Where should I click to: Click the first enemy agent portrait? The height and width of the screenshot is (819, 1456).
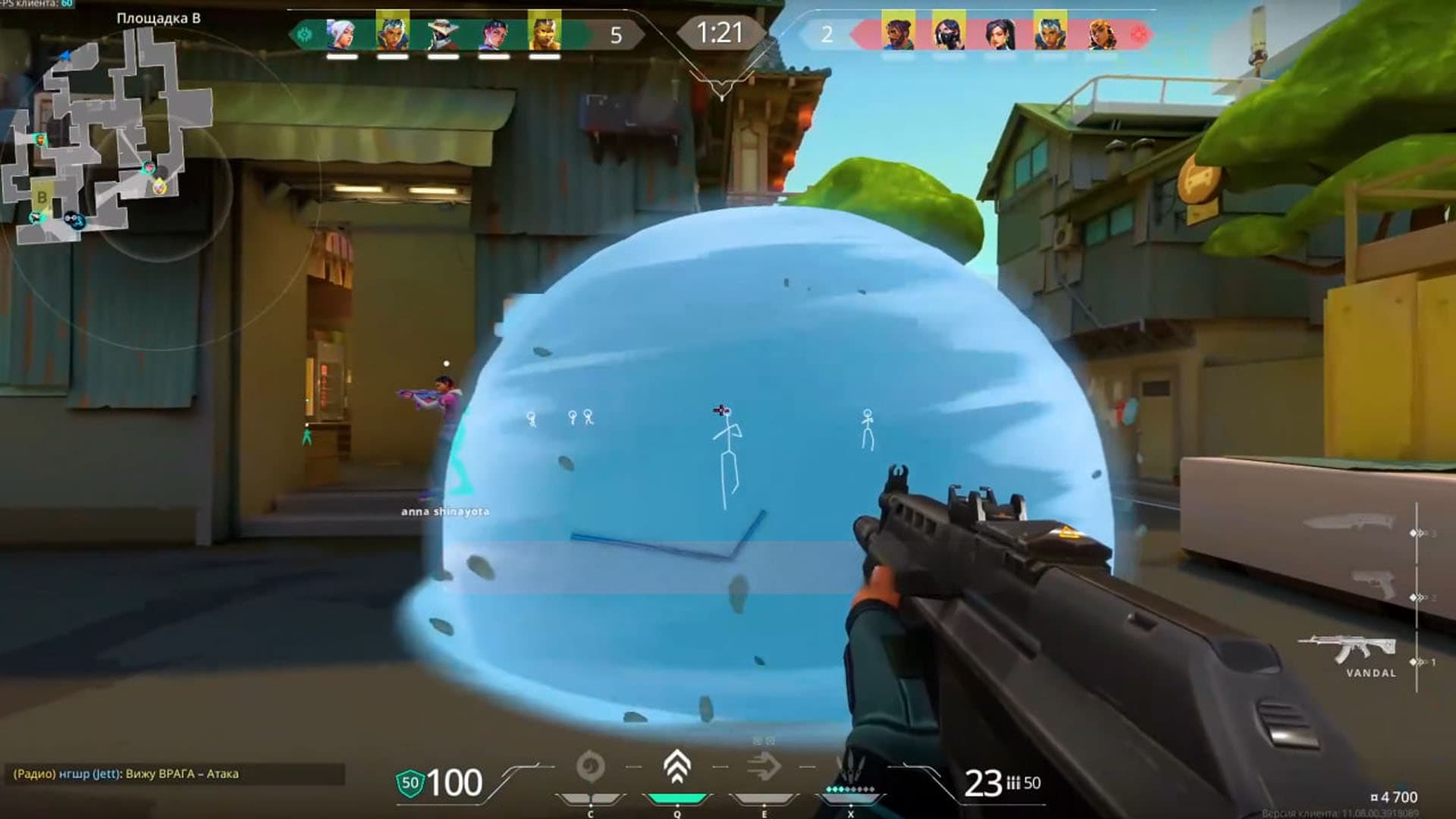click(899, 33)
